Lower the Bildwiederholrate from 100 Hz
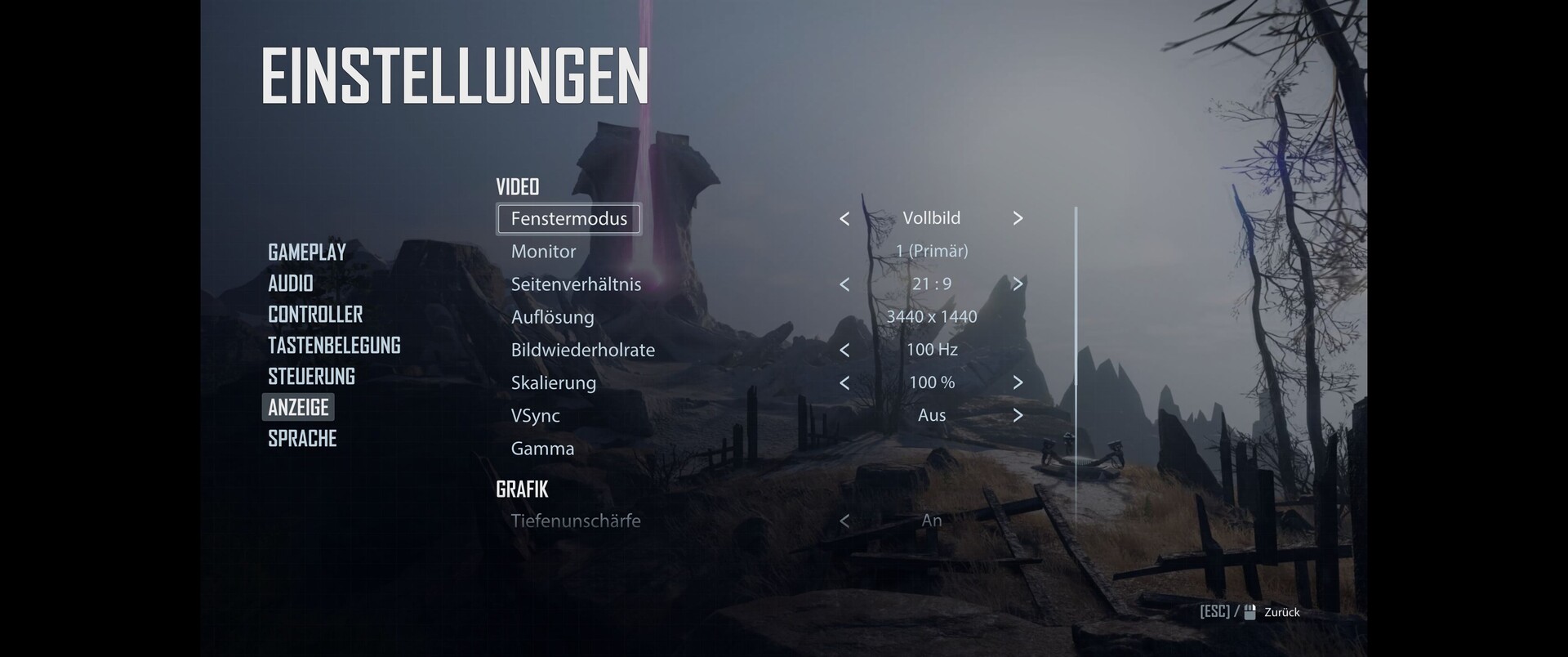 (844, 350)
